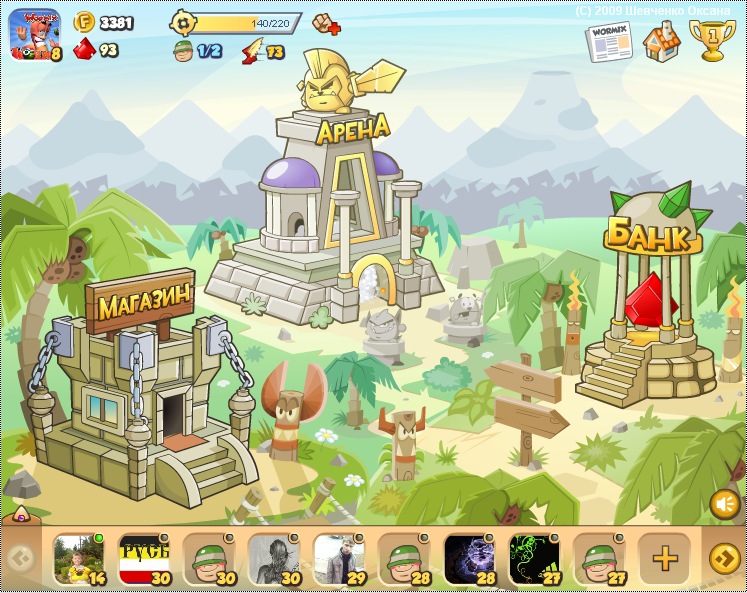Pick the purple lightning avatar friend
This screenshot has width=747, height=593.
(x=469, y=559)
